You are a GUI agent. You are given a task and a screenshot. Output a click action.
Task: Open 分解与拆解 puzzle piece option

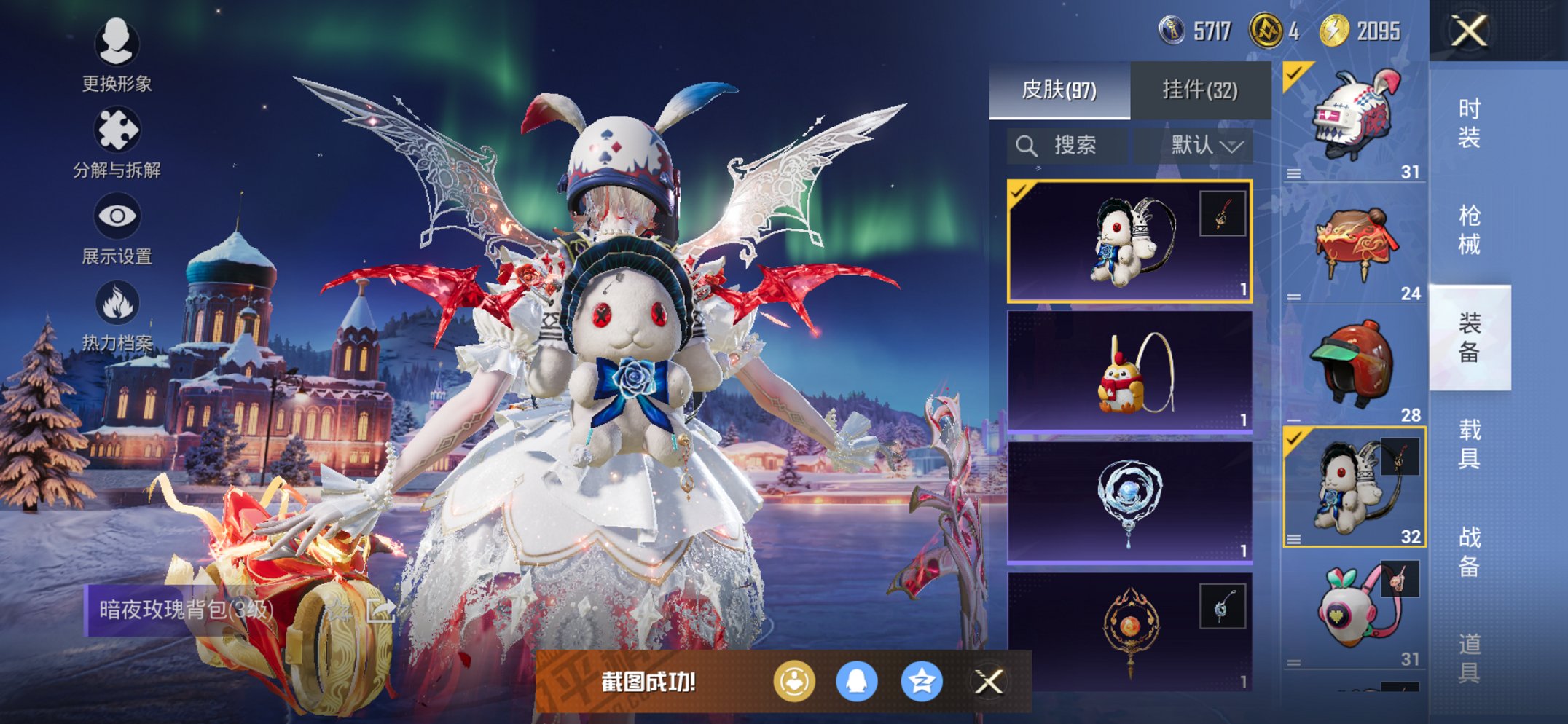tap(117, 143)
